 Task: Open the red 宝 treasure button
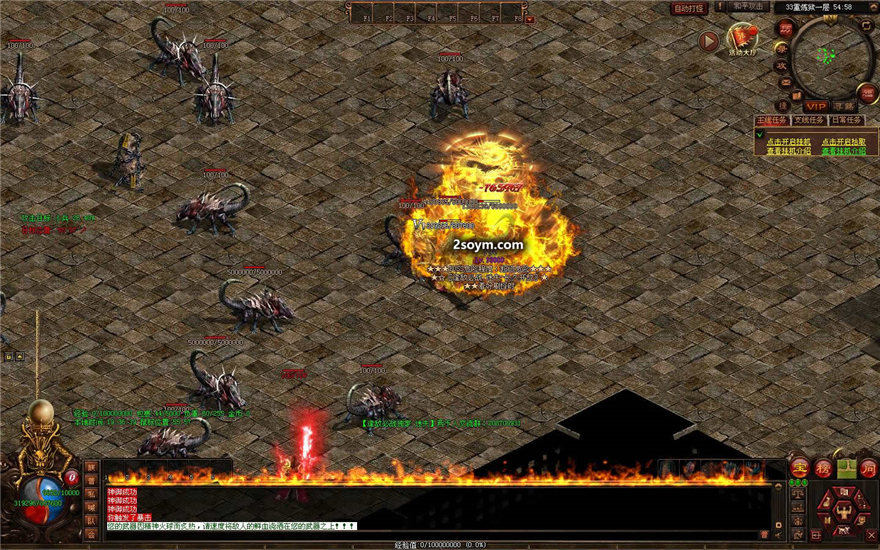click(x=799, y=467)
